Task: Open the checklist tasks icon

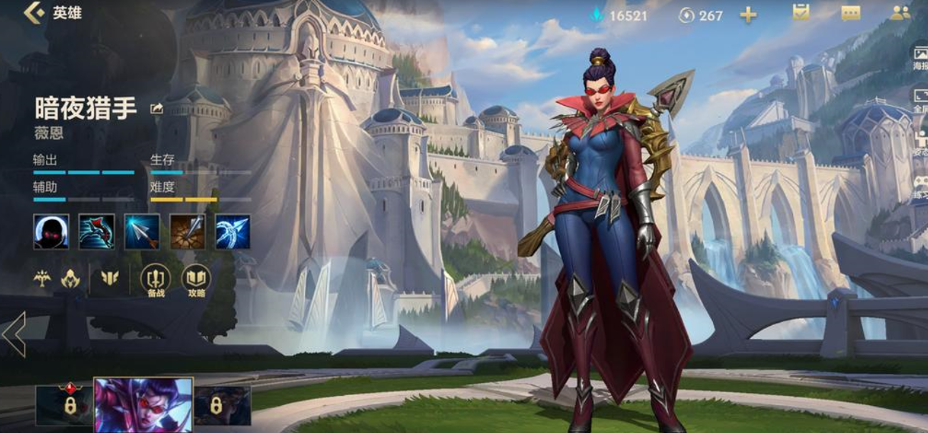Action: click(800, 14)
